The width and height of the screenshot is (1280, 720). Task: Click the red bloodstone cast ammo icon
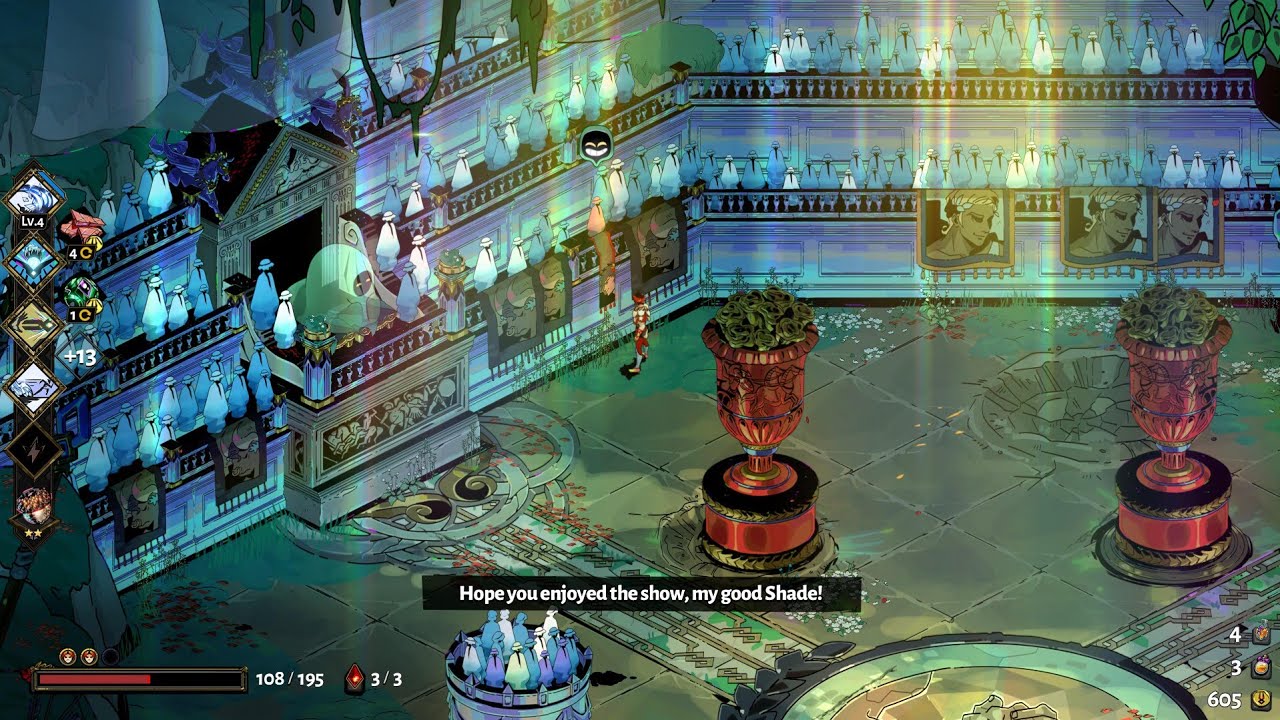[355, 679]
